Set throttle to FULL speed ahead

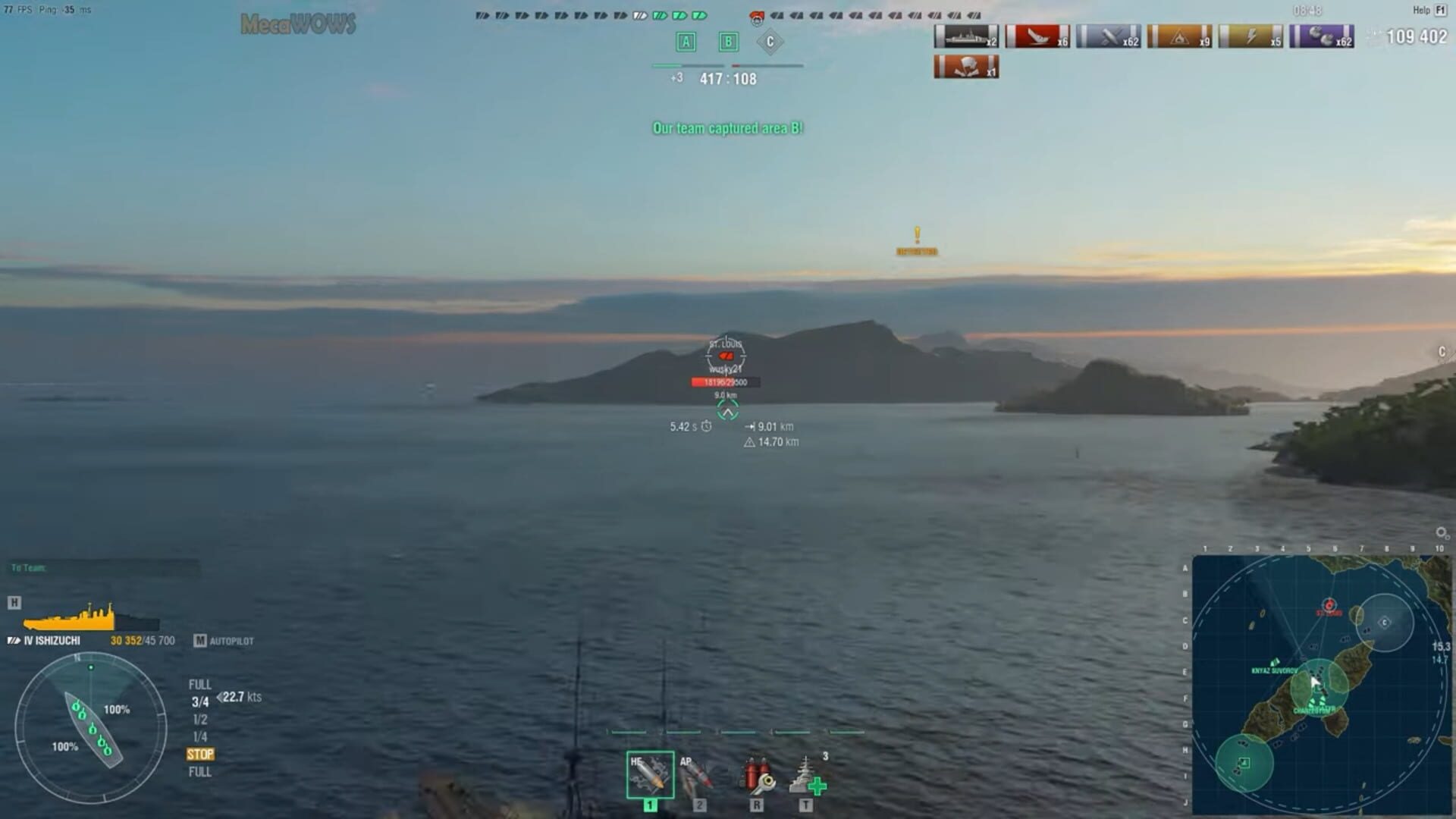[199, 683]
